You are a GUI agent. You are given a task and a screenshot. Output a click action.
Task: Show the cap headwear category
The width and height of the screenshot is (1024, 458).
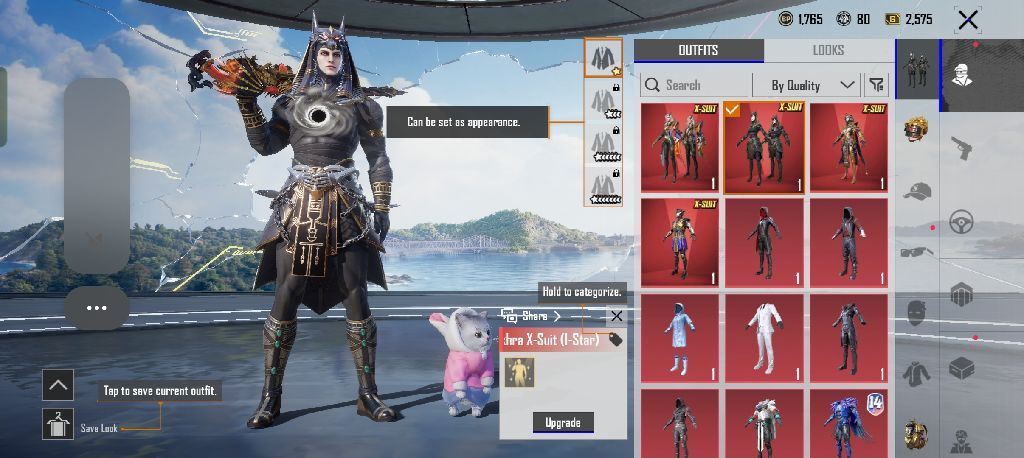[x=916, y=191]
